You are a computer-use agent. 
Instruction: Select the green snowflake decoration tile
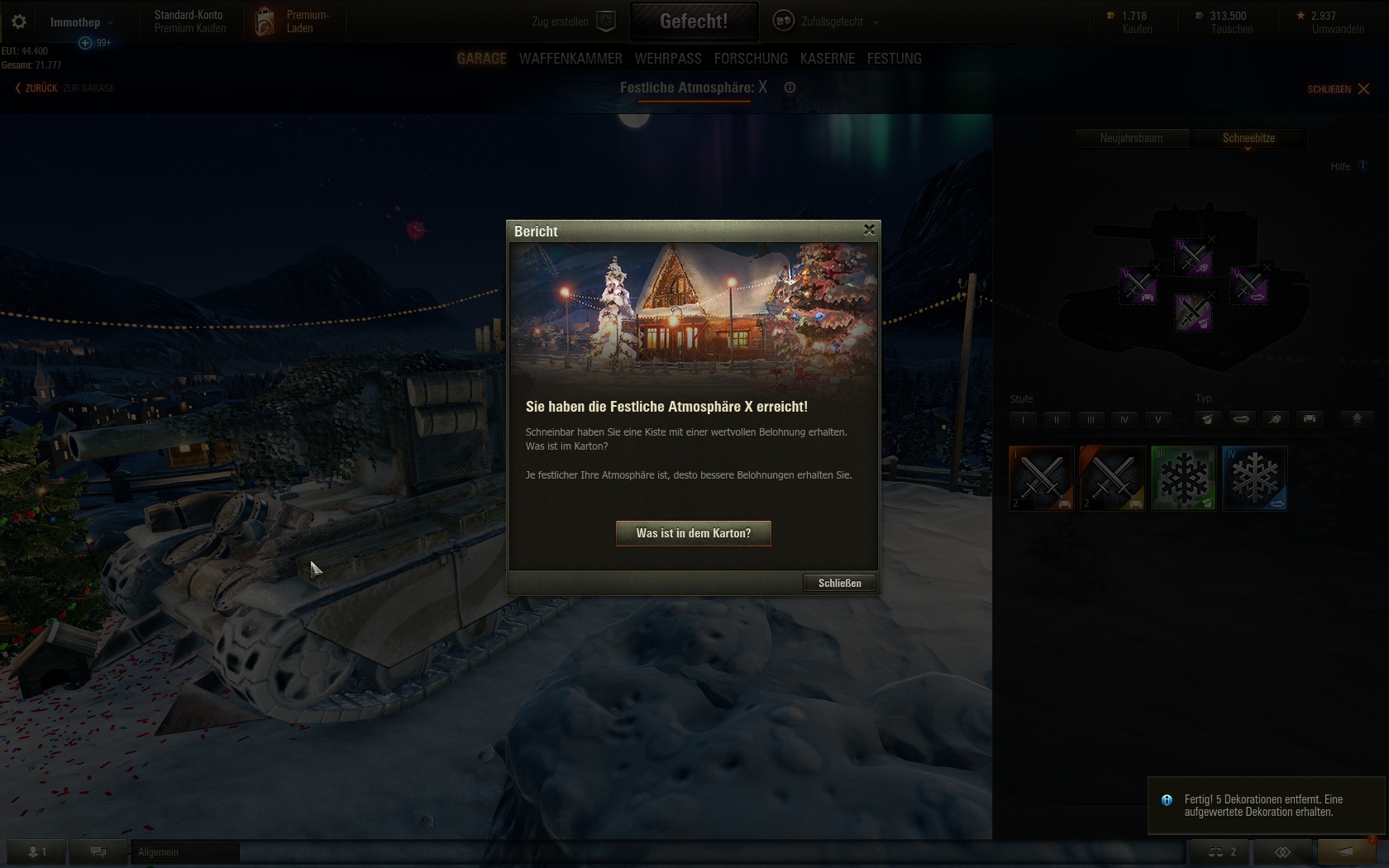1183,478
